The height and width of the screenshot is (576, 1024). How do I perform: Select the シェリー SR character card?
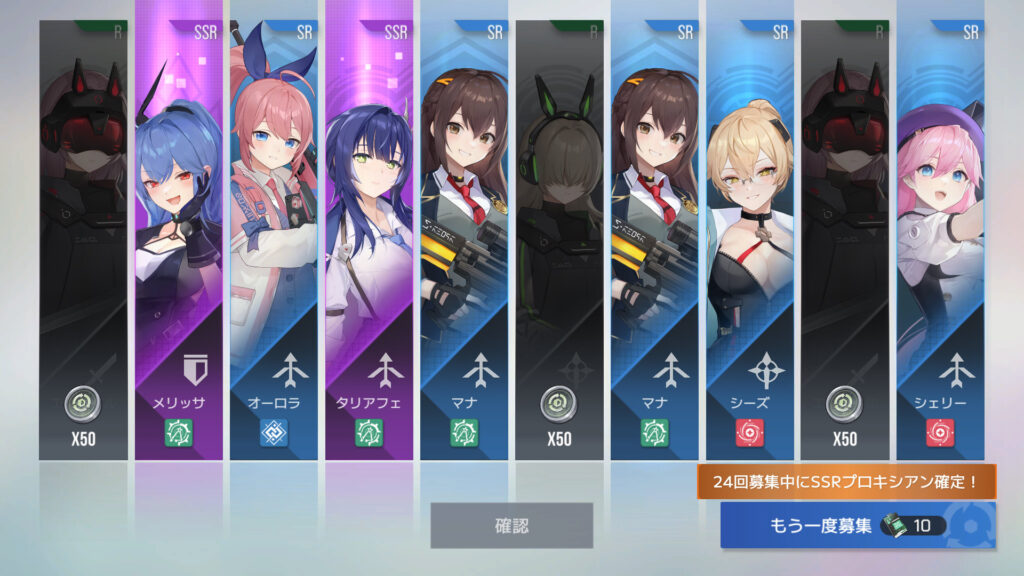tap(940, 240)
